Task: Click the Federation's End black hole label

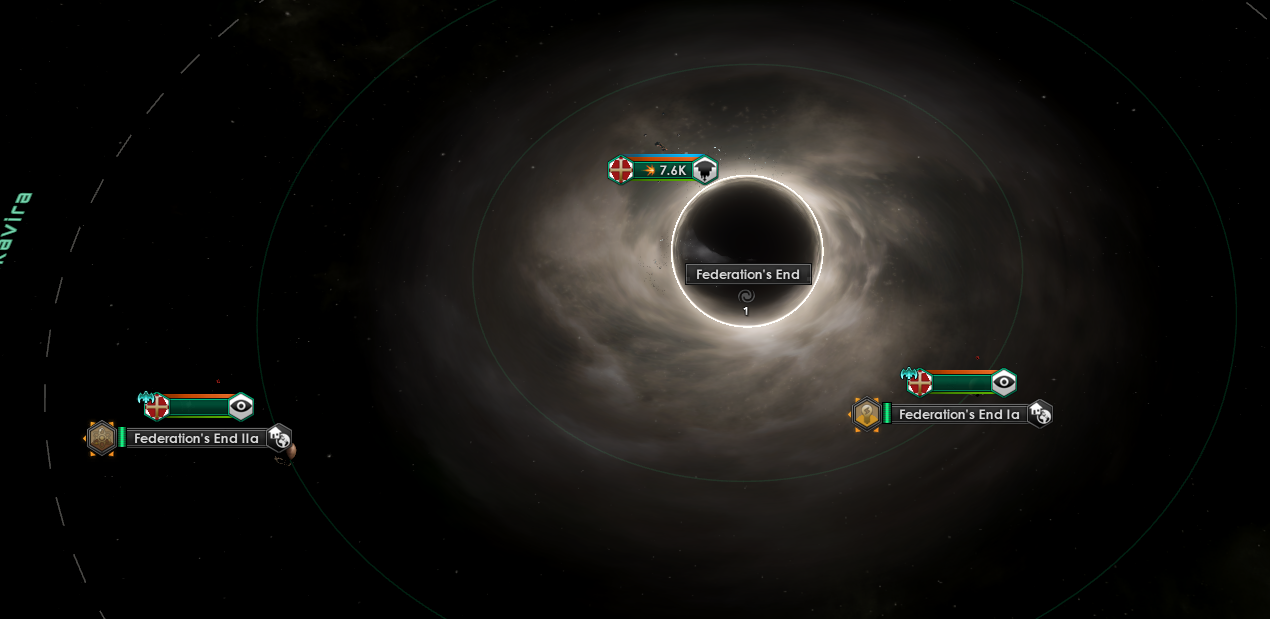Action: (747, 274)
